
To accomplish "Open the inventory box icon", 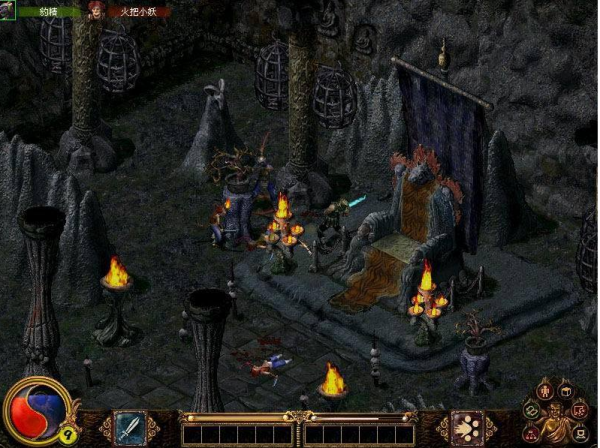I will (567, 389).
